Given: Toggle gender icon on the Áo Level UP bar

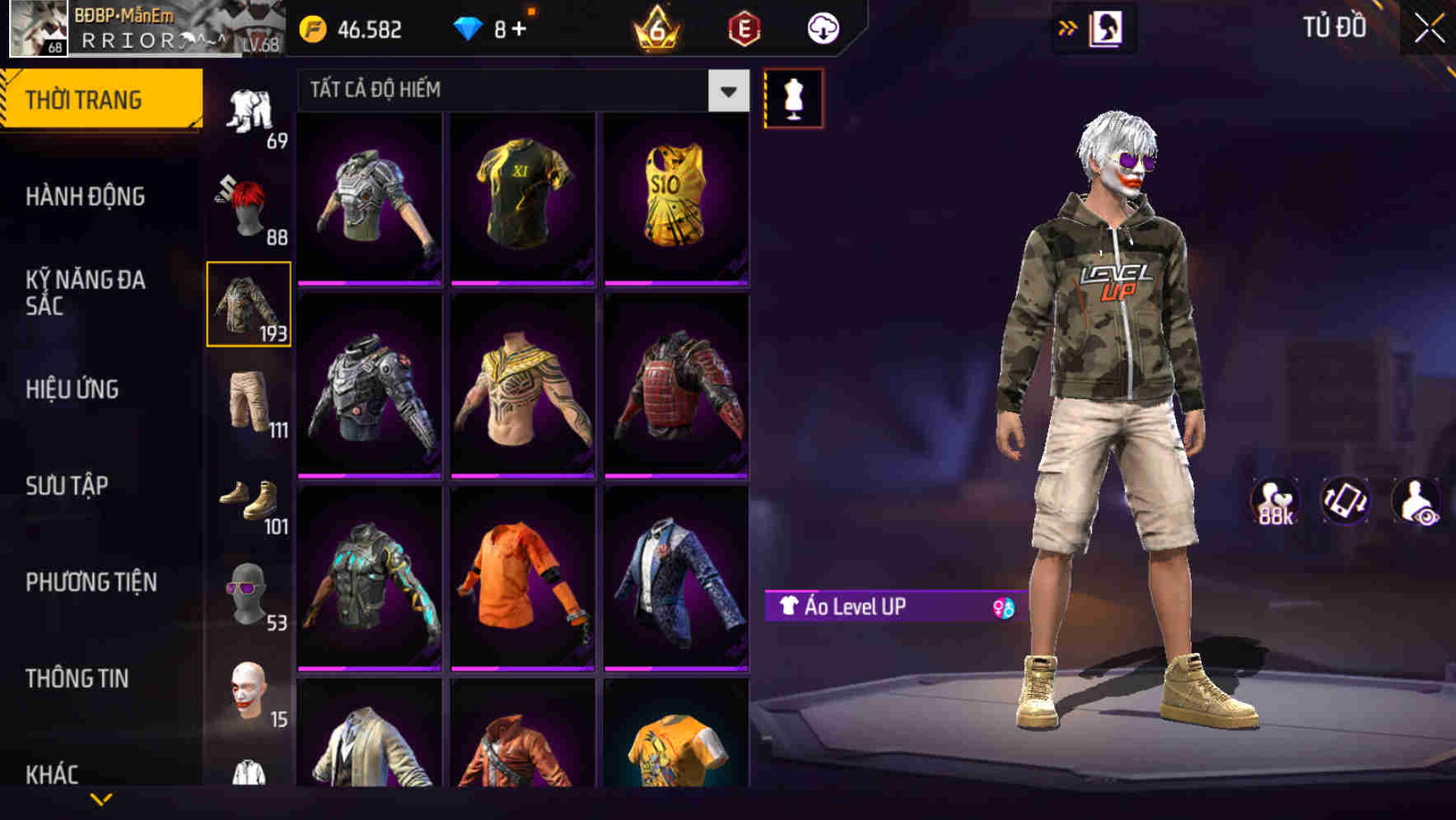Looking at the screenshot, I should (x=1001, y=606).
